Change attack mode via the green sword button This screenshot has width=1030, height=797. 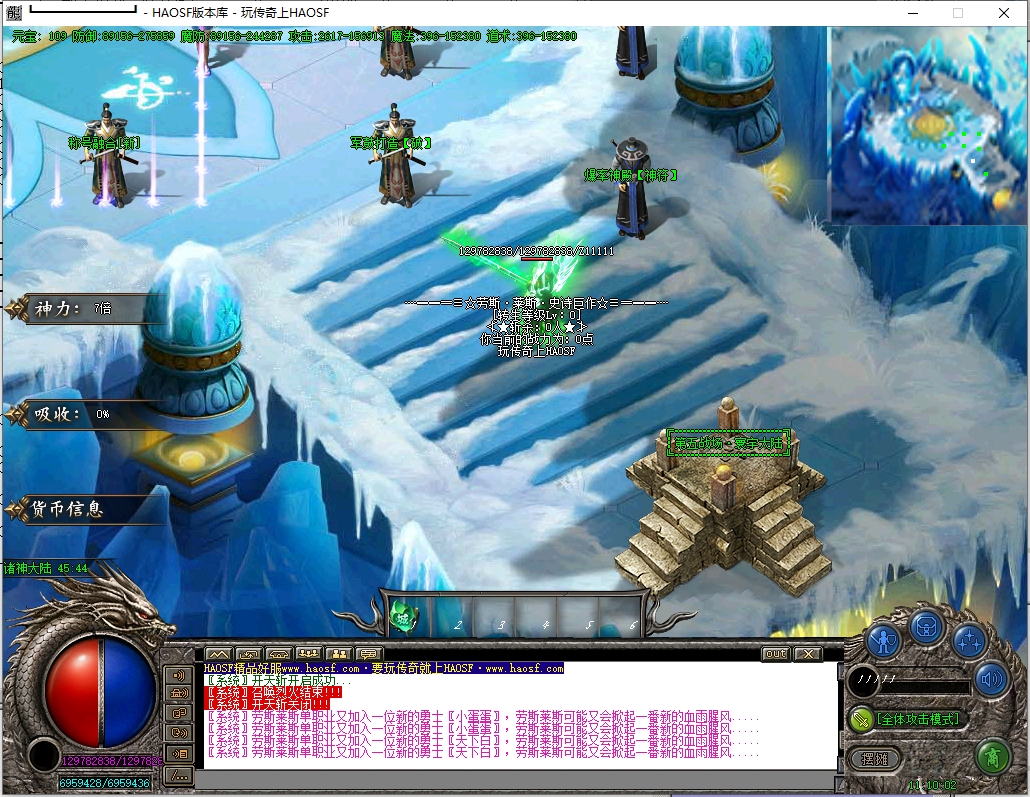tap(861, 719)
